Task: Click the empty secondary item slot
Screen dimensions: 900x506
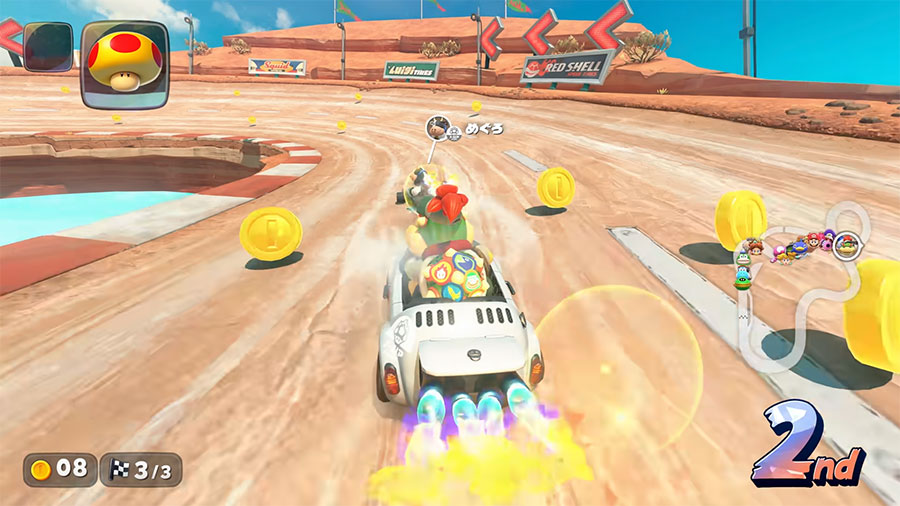Action: (x=48, y=46)
